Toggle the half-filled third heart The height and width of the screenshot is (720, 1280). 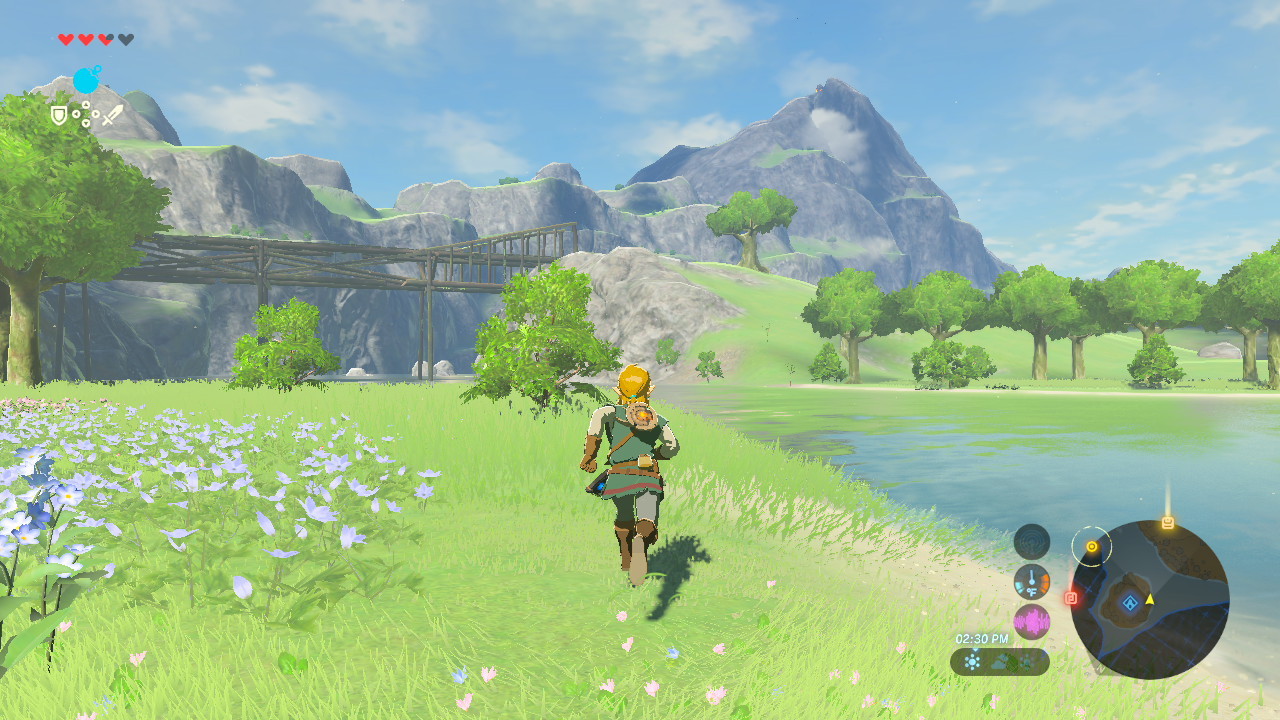106,39
